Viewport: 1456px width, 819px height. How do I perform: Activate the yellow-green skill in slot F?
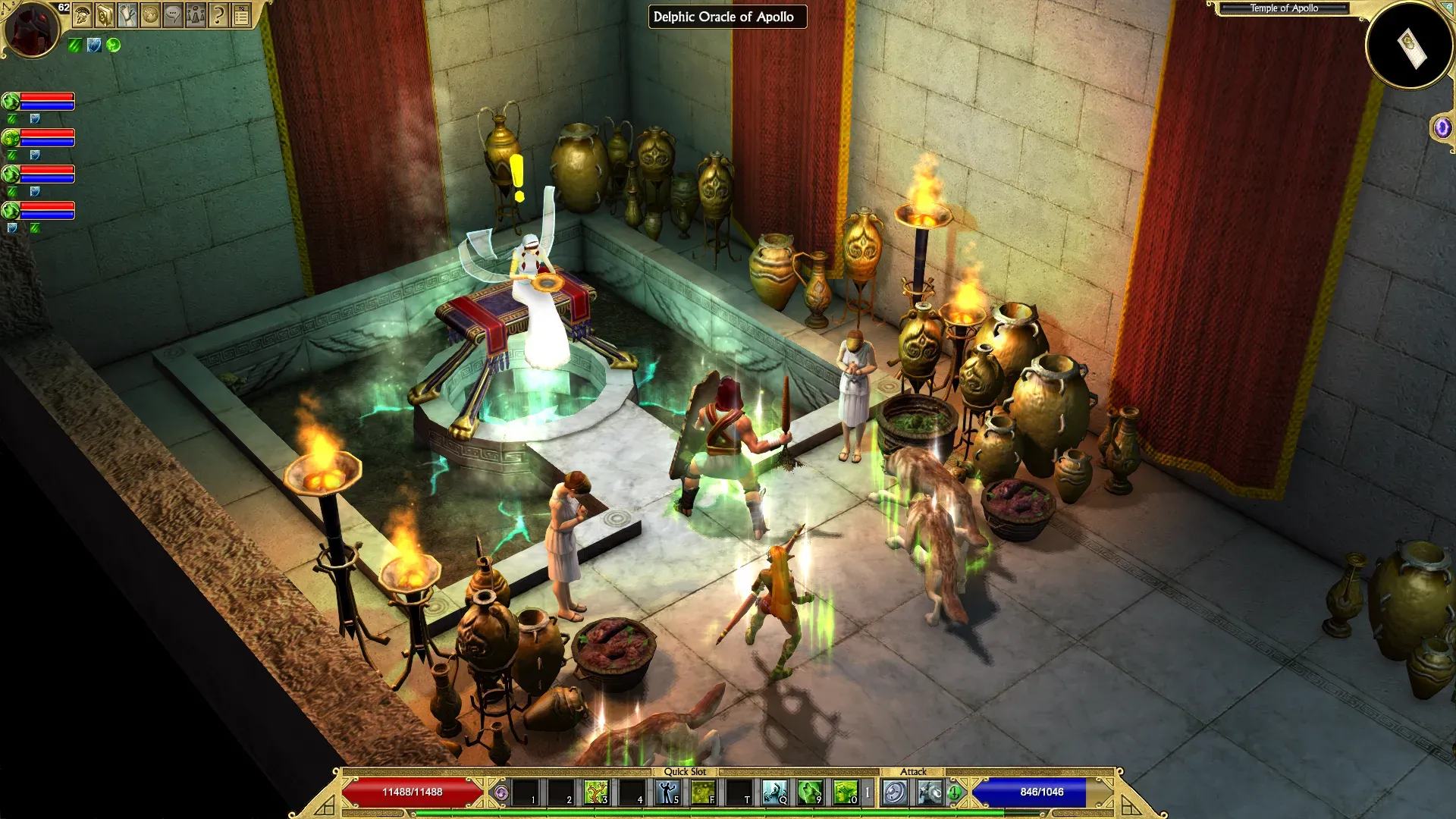click(x=703, y=792)
